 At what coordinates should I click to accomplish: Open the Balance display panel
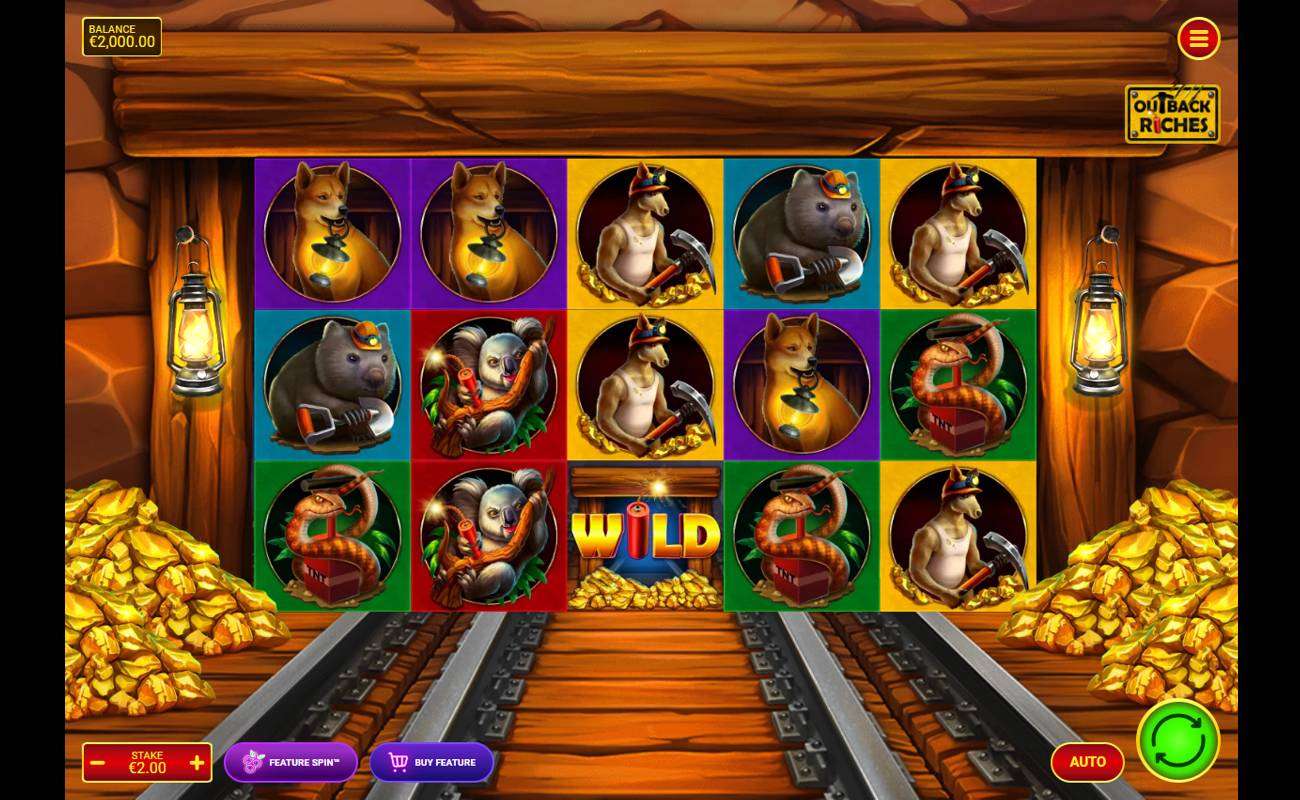tap(121, 36)
